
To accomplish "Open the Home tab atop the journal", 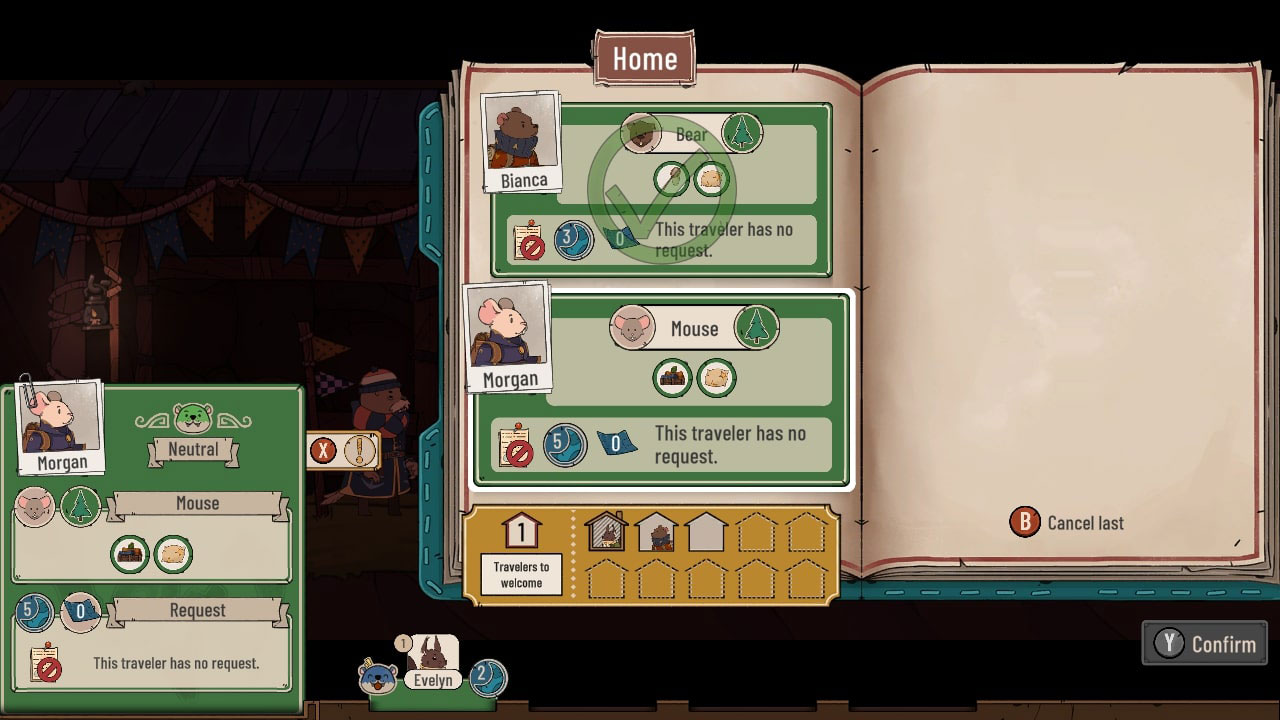I will (643, 58).
